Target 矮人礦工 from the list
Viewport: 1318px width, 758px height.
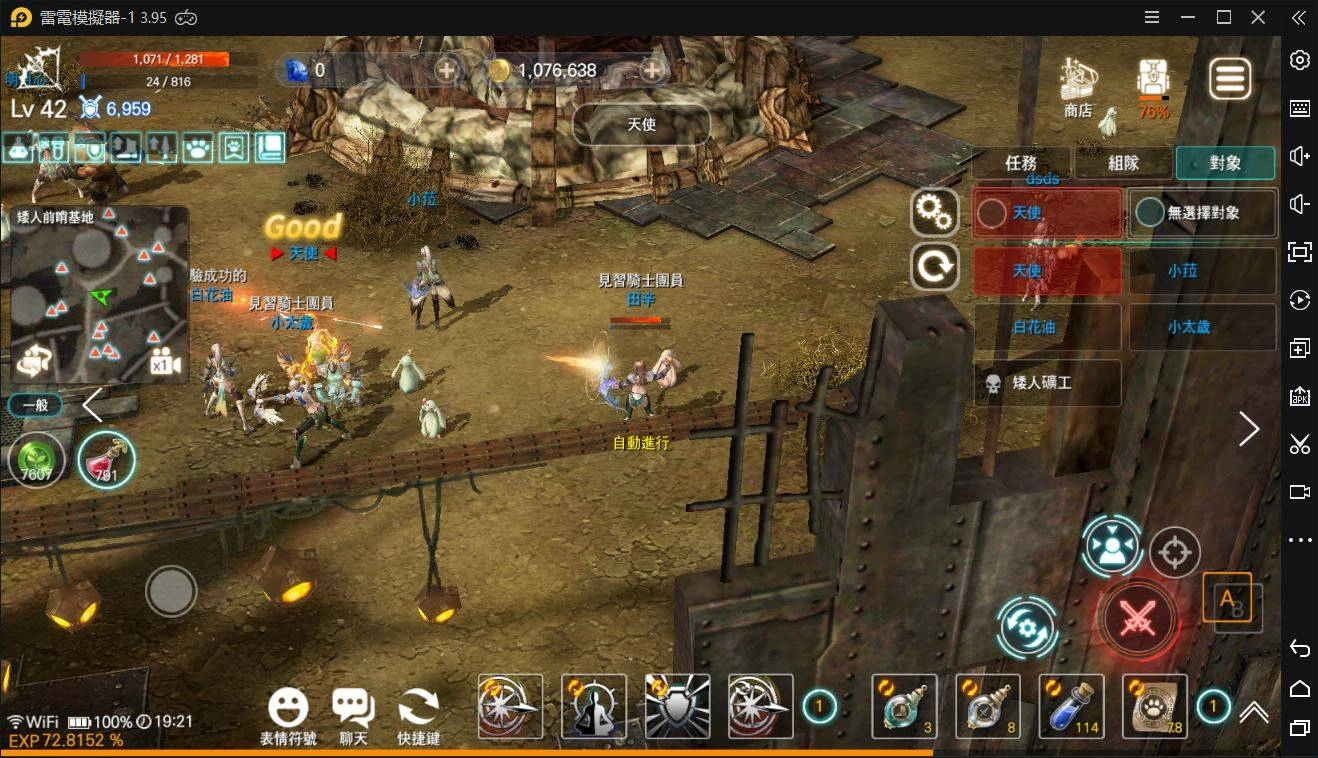[x=1047, y=383]
